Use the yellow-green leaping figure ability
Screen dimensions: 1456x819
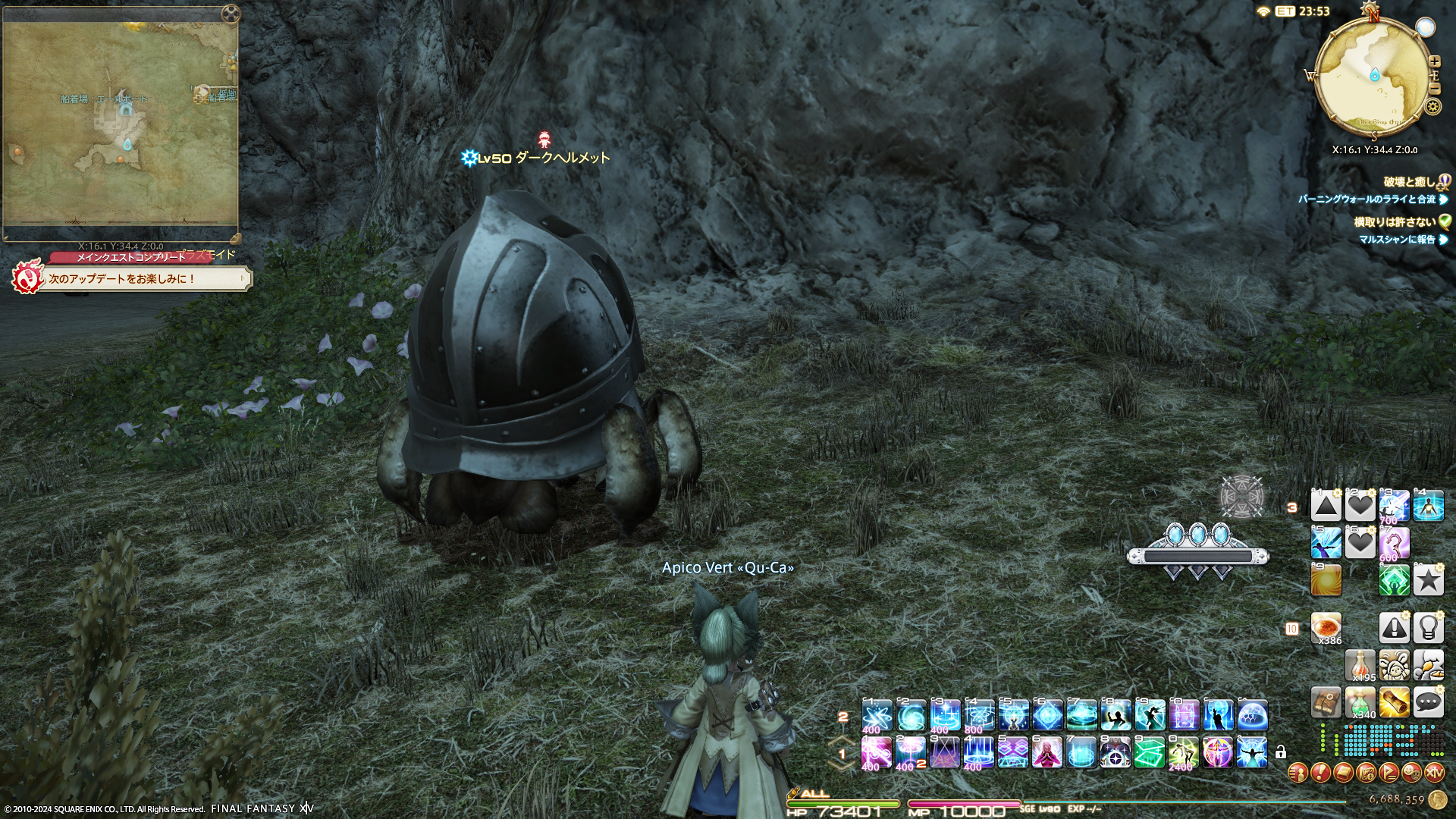(x=1184, y=752)
